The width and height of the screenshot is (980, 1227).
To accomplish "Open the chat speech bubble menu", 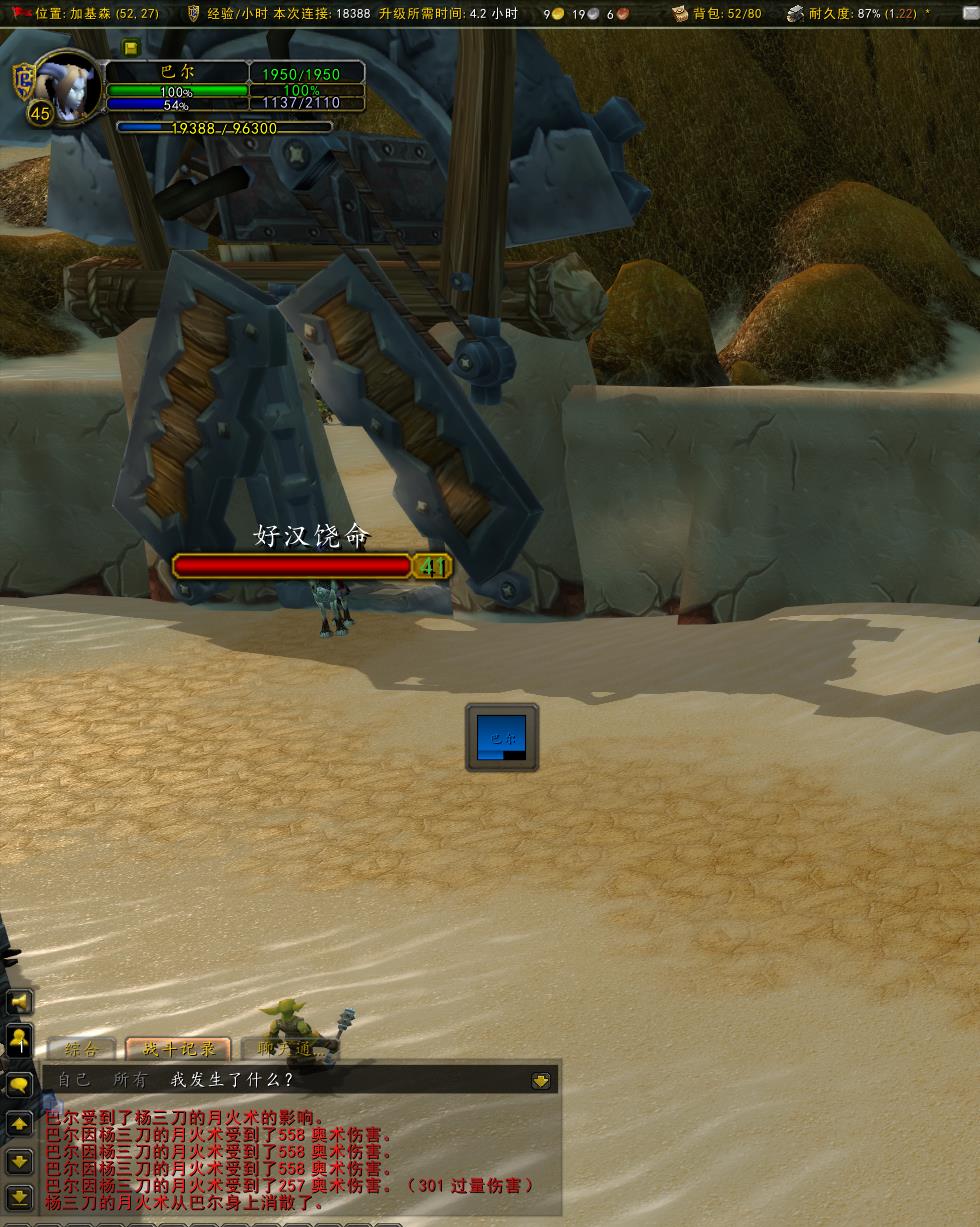I will coord(19,1085).
